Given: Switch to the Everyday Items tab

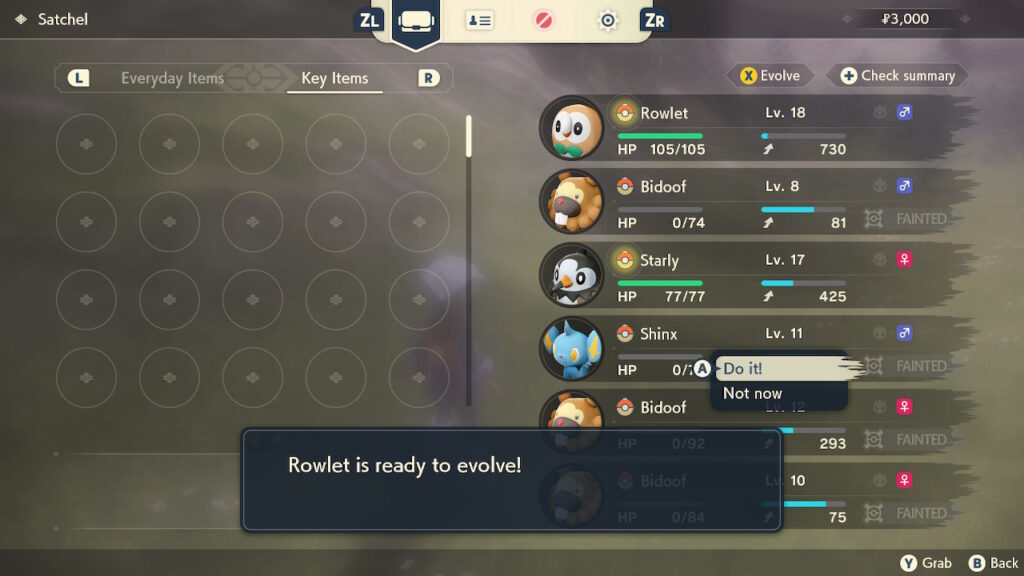Looking at the screenshot, I should pyautogui.click(x=172, y=78).
